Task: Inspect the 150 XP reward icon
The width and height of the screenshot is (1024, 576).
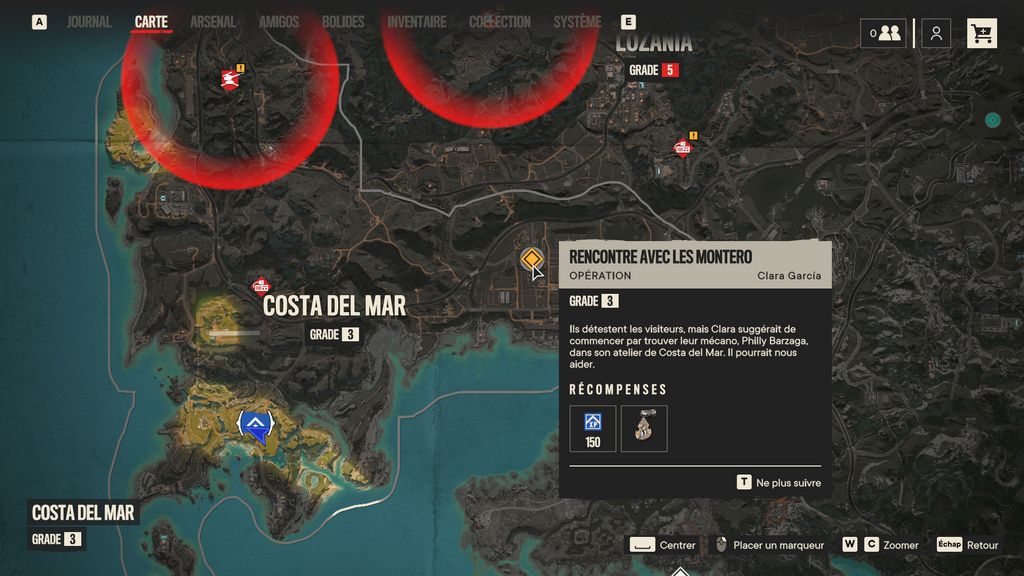Action: pos(593,428)
